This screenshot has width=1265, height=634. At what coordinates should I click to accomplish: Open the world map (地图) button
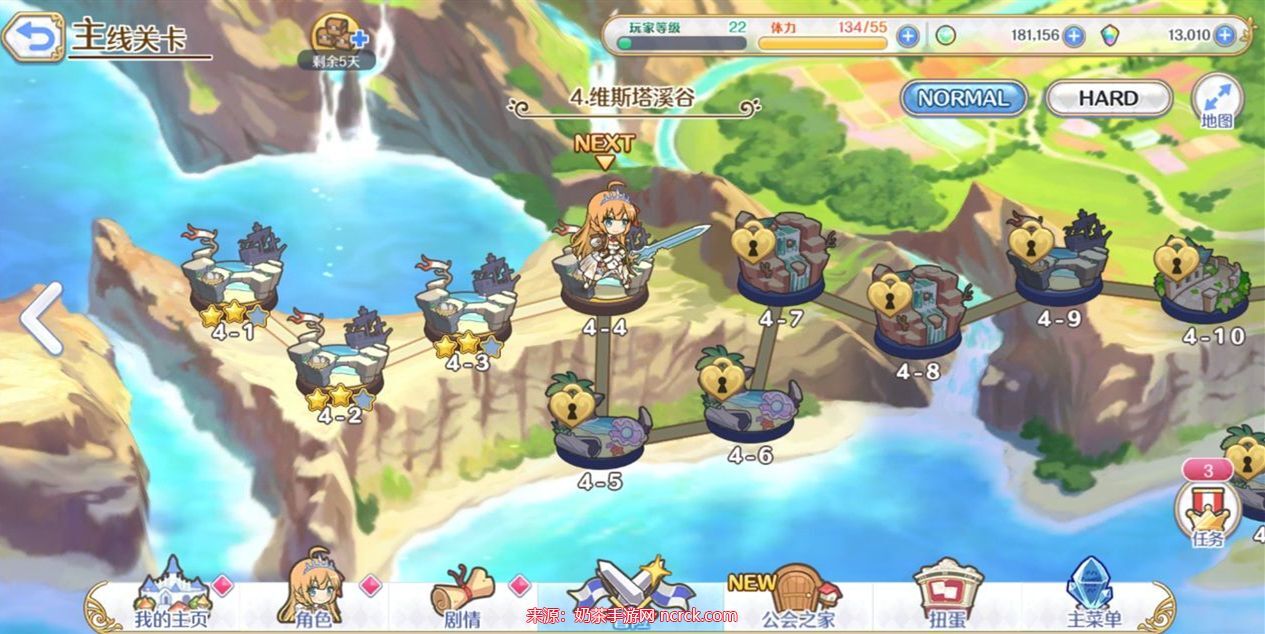coord(1217,101)
